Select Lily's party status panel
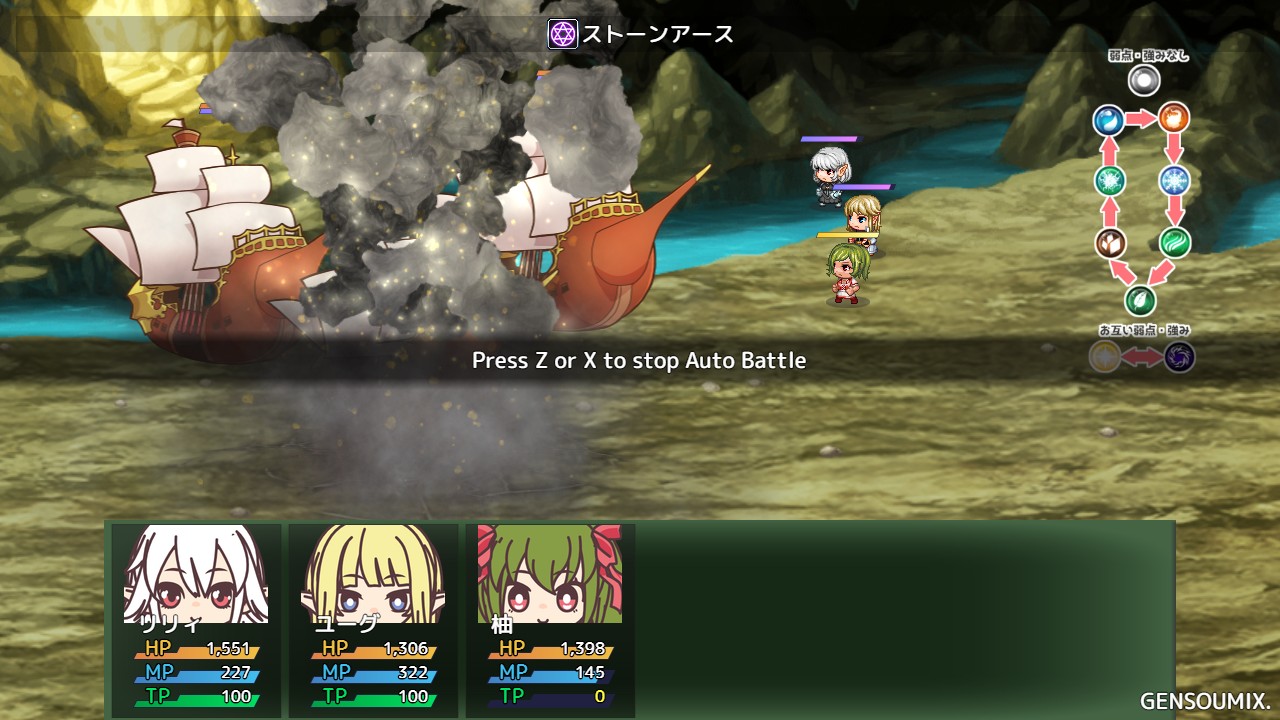1280x720 pixels. click(x=196, y=619)
